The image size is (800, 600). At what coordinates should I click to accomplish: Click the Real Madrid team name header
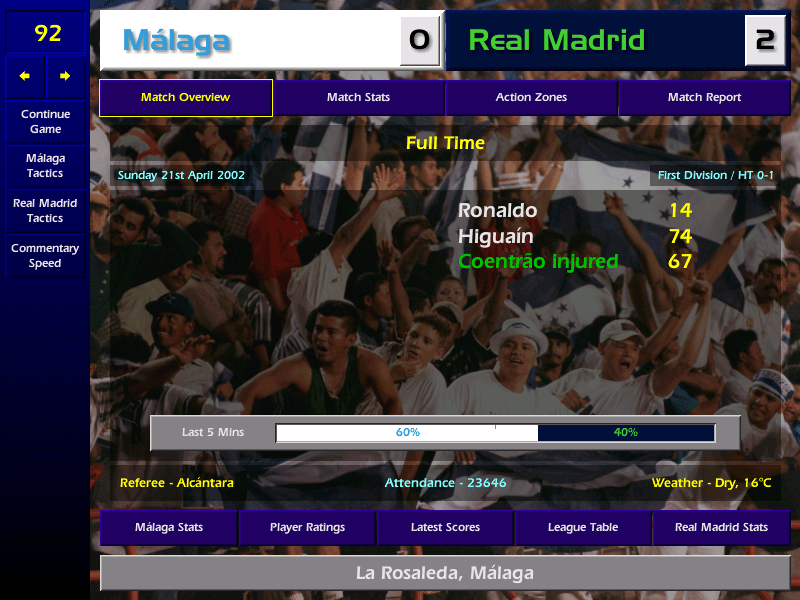pos(596,41)
